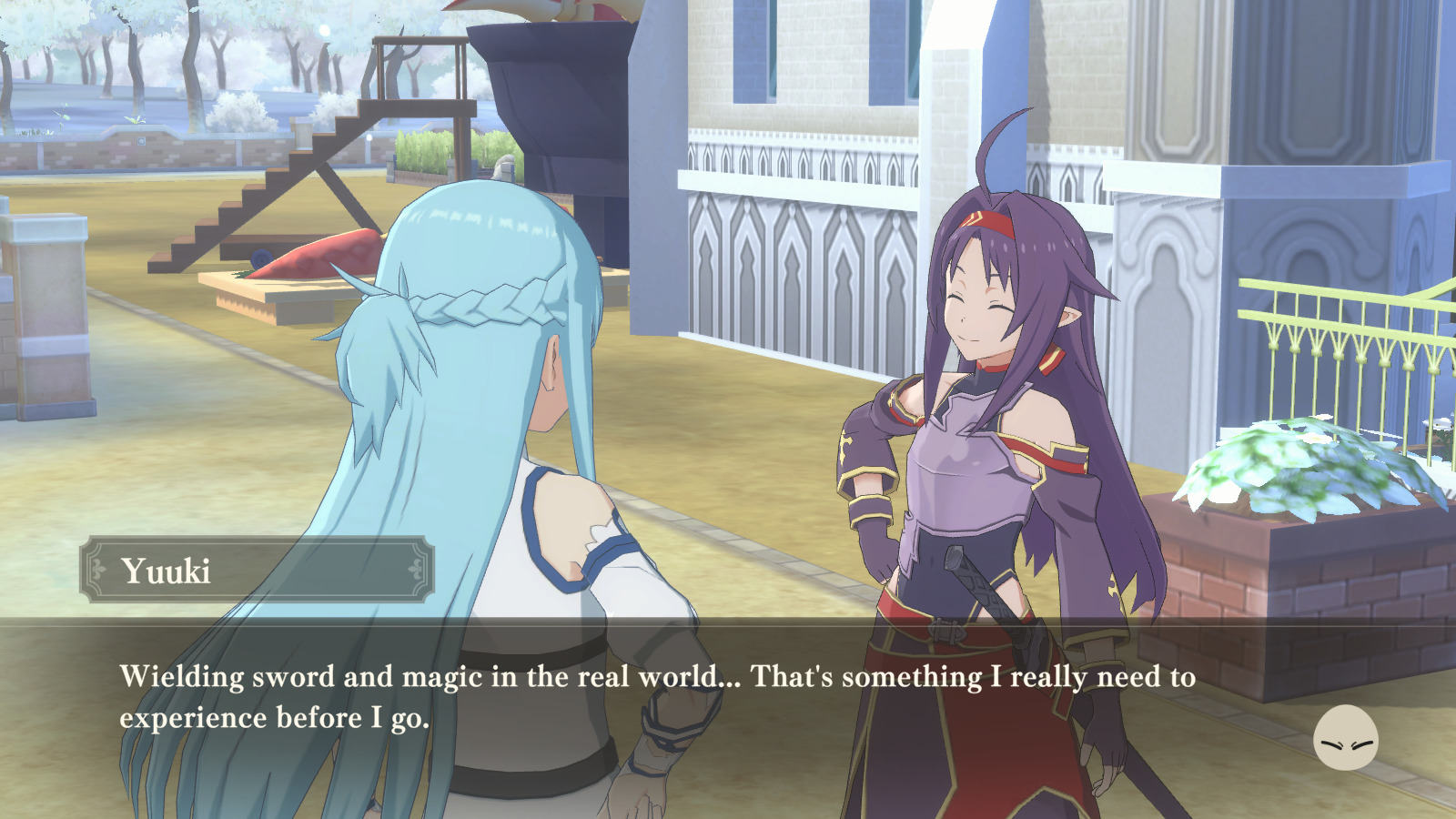The image size is (1456, 819).
Task: Click the round face icon to advance dialogue
Action: coord(1345,738)
